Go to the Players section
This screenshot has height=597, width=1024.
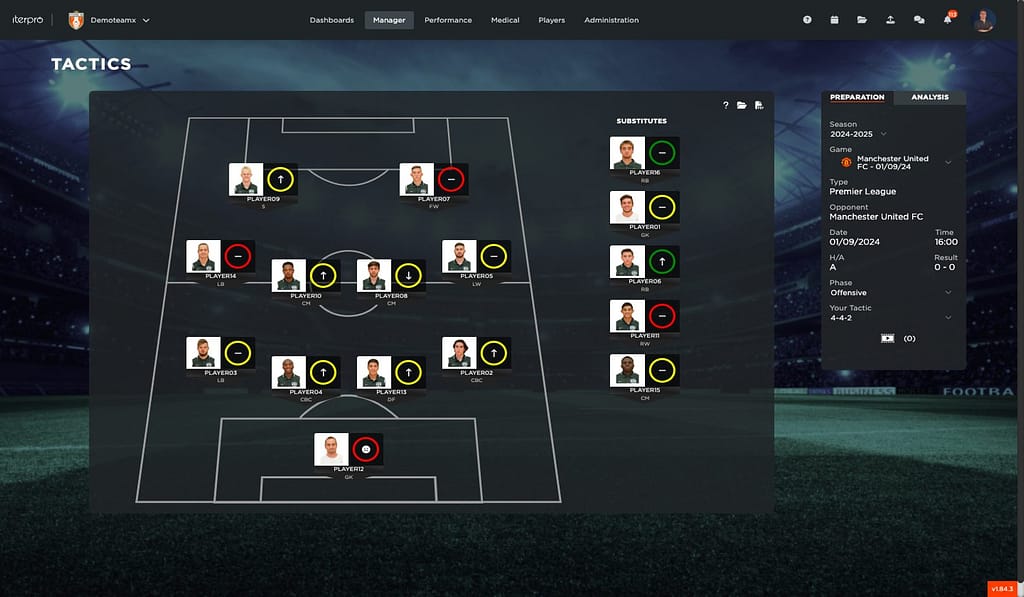(551, 20)
